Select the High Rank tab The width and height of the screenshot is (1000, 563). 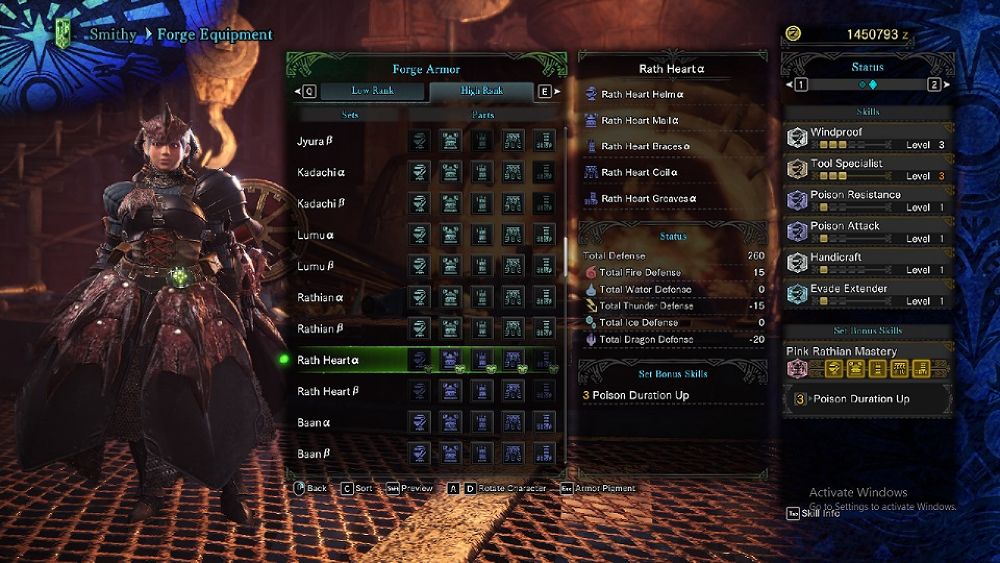pos(482,91)
